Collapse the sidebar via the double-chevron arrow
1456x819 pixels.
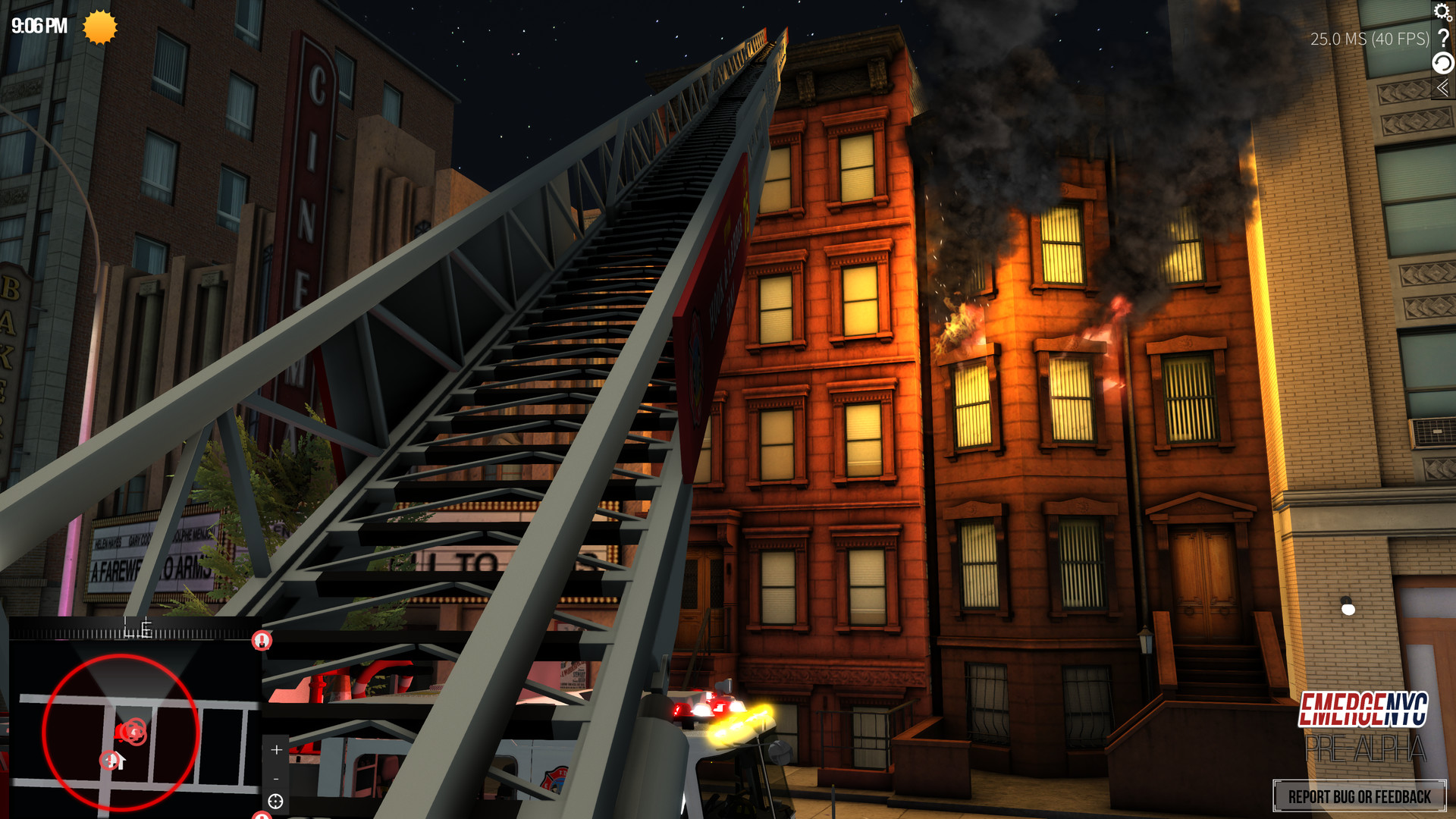point(1443,87)
